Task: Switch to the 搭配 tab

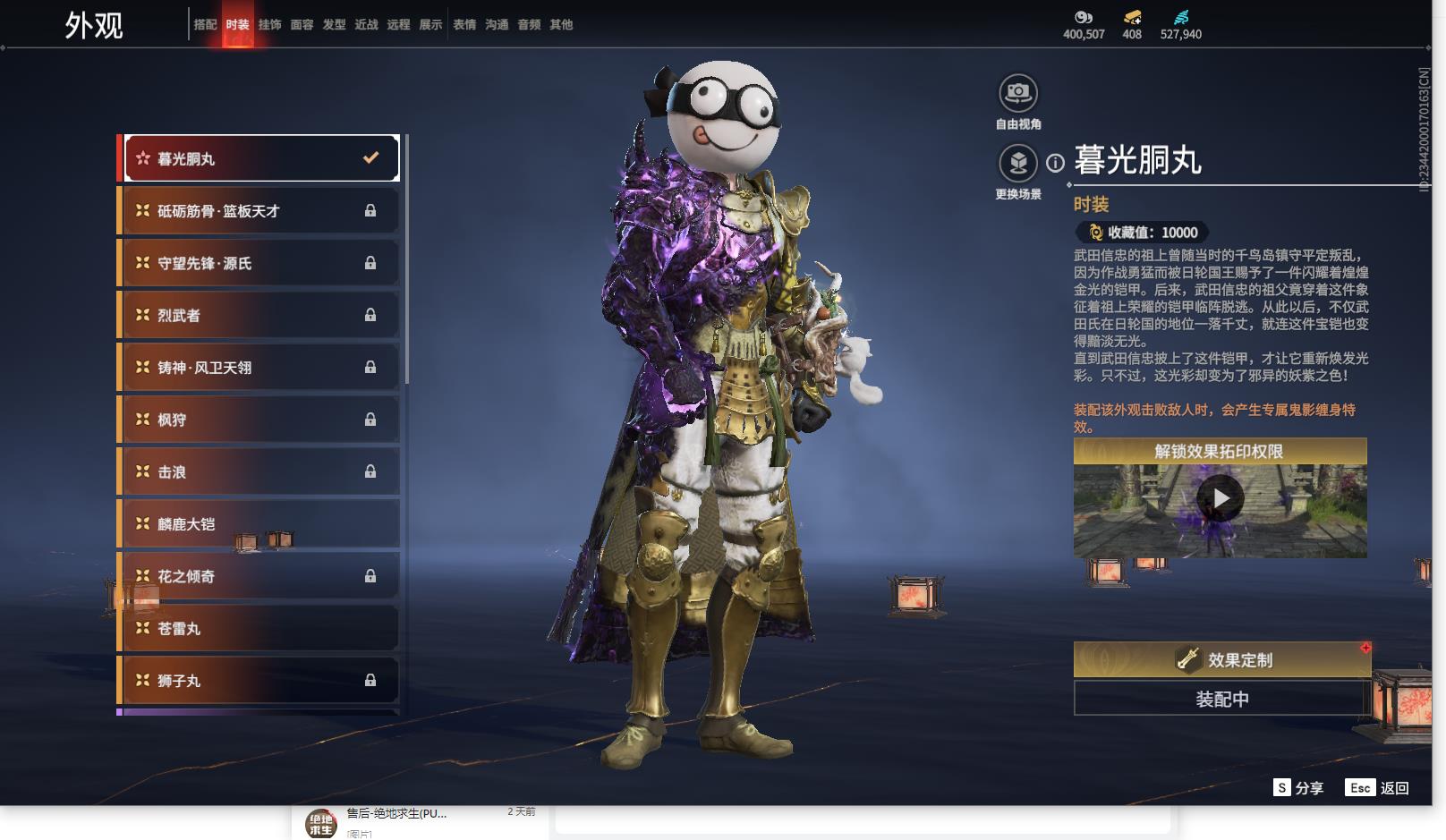Action: 205,25
